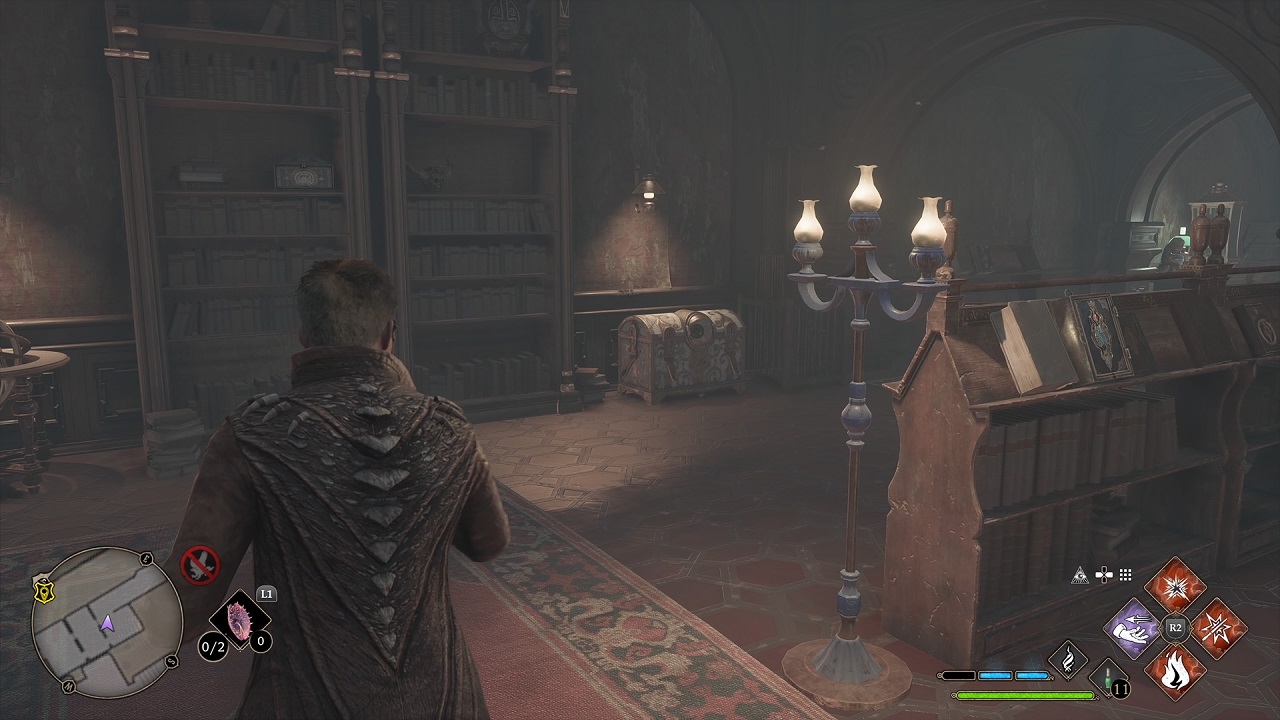This screenshot has width=1280, height=720.
Task: Select the Ancient Magic Throw wisp icon
Action: pyautogui.click(x=1068, y=660)
